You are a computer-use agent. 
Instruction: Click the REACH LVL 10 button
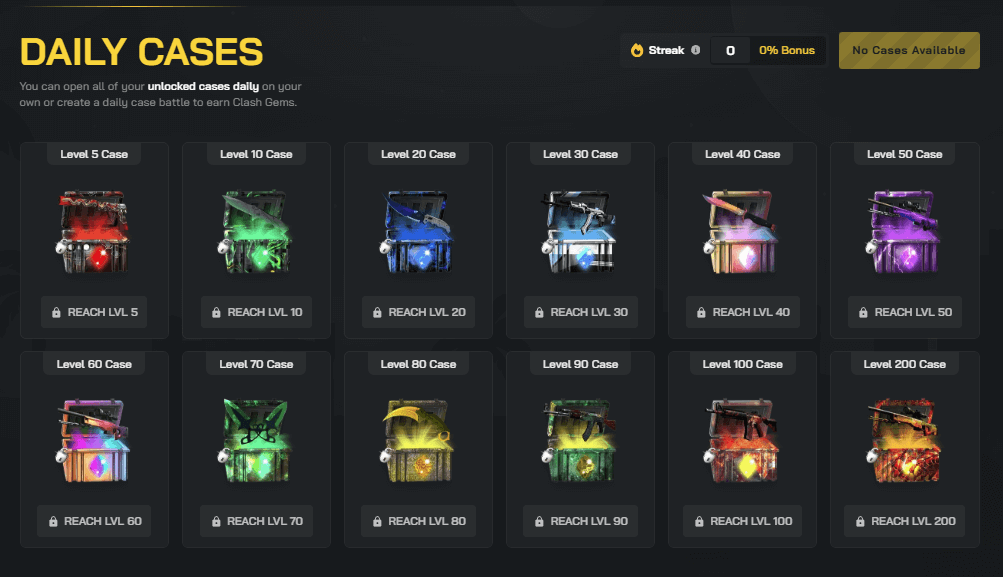point(256,312)
